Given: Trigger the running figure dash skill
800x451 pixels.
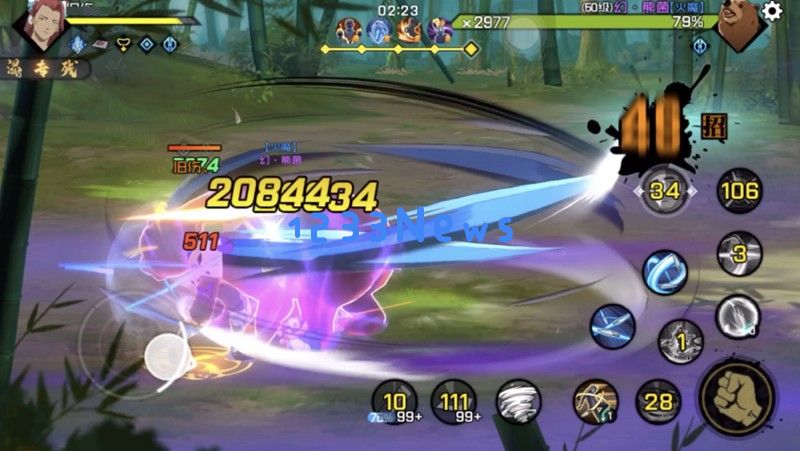Looking at the screenshot, I should (x=595, y=402).
